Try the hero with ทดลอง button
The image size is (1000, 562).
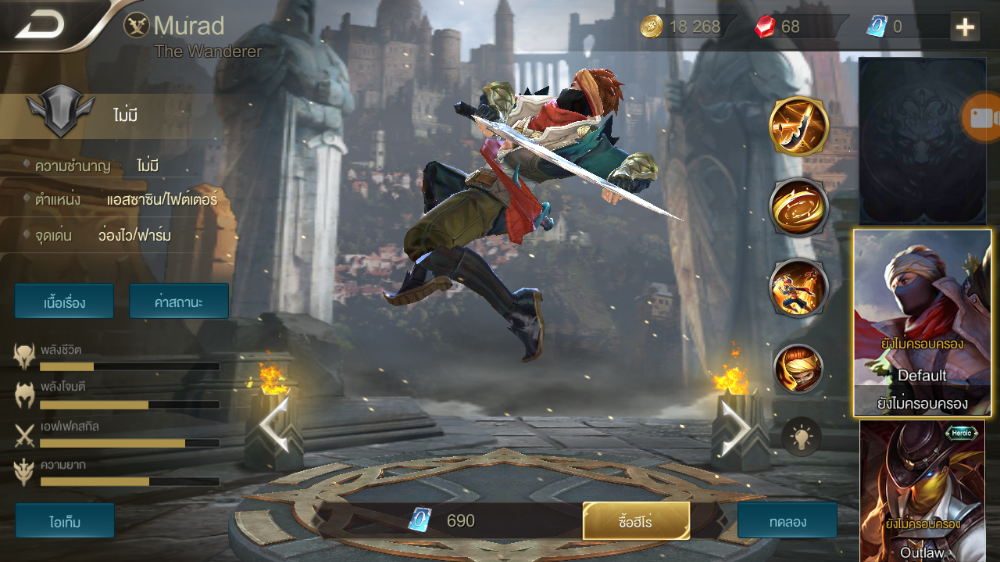[x=787, y=520]
